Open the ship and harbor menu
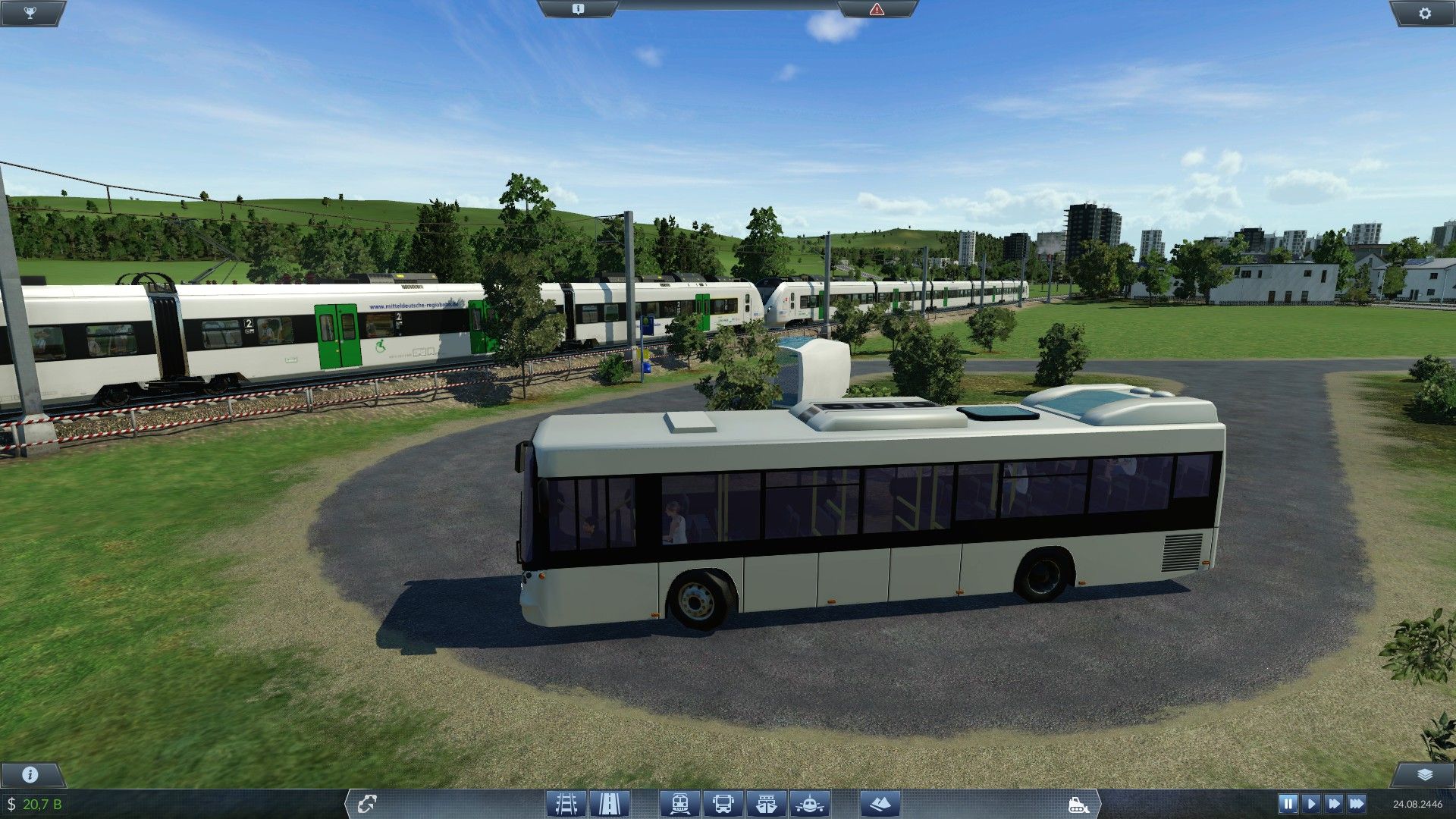Image resolution: width=1456 pixels, height=819 pixels. pyautogui.click(x=767, y=803)
